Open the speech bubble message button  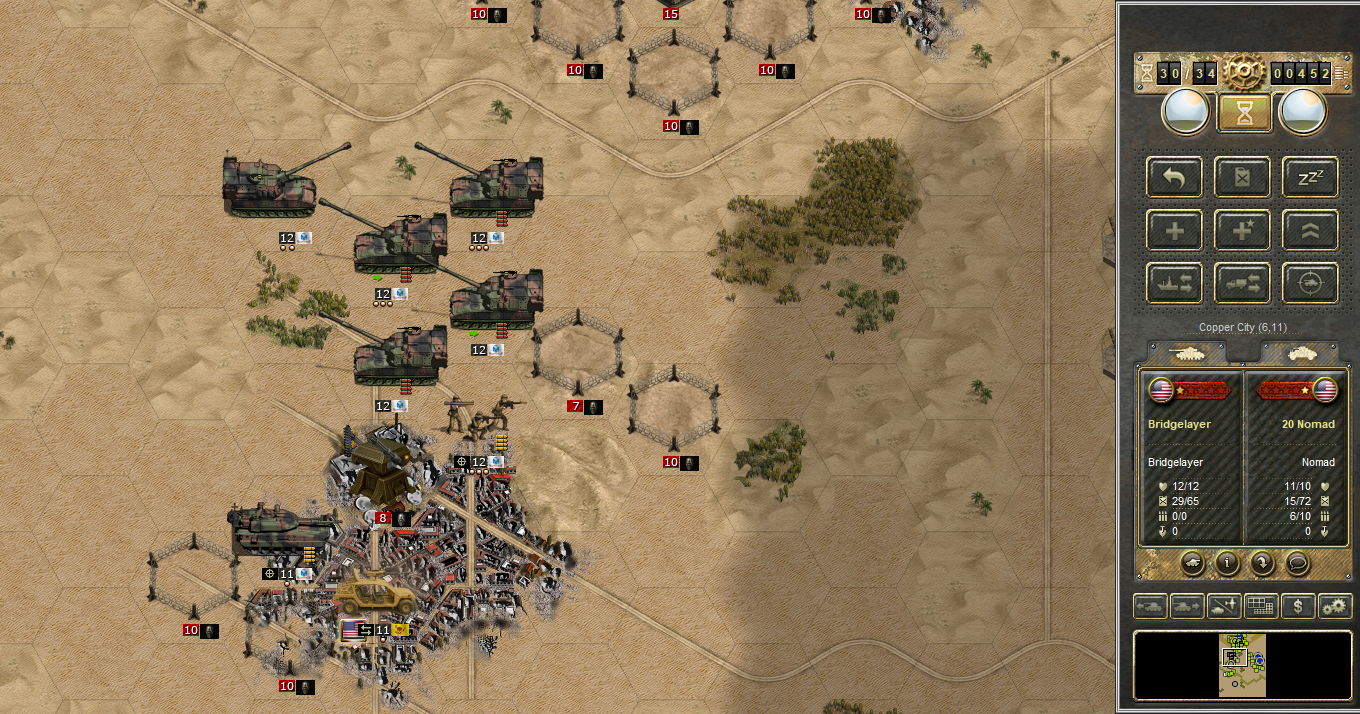pyautogui.click(x=1298, y=562)
